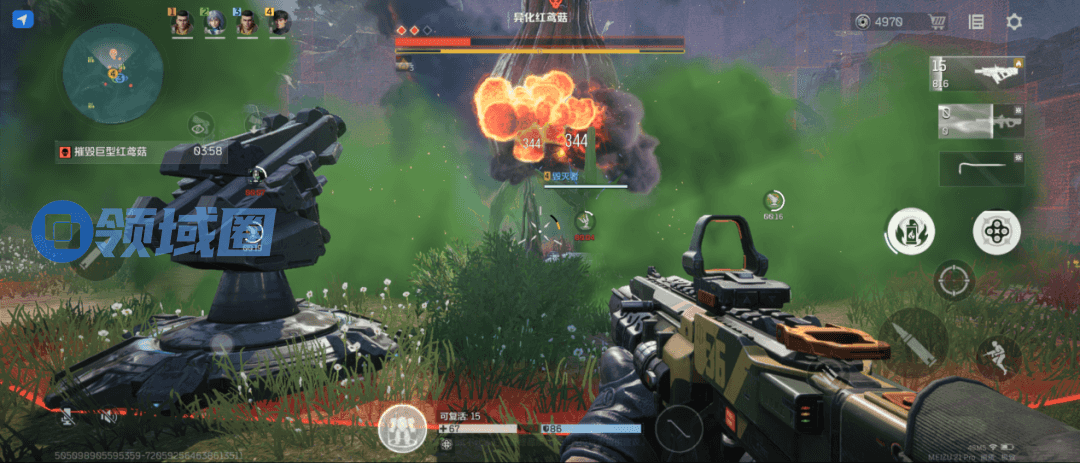
Task: Switch to the secondary weapon slot
Action: pos(979,120)
